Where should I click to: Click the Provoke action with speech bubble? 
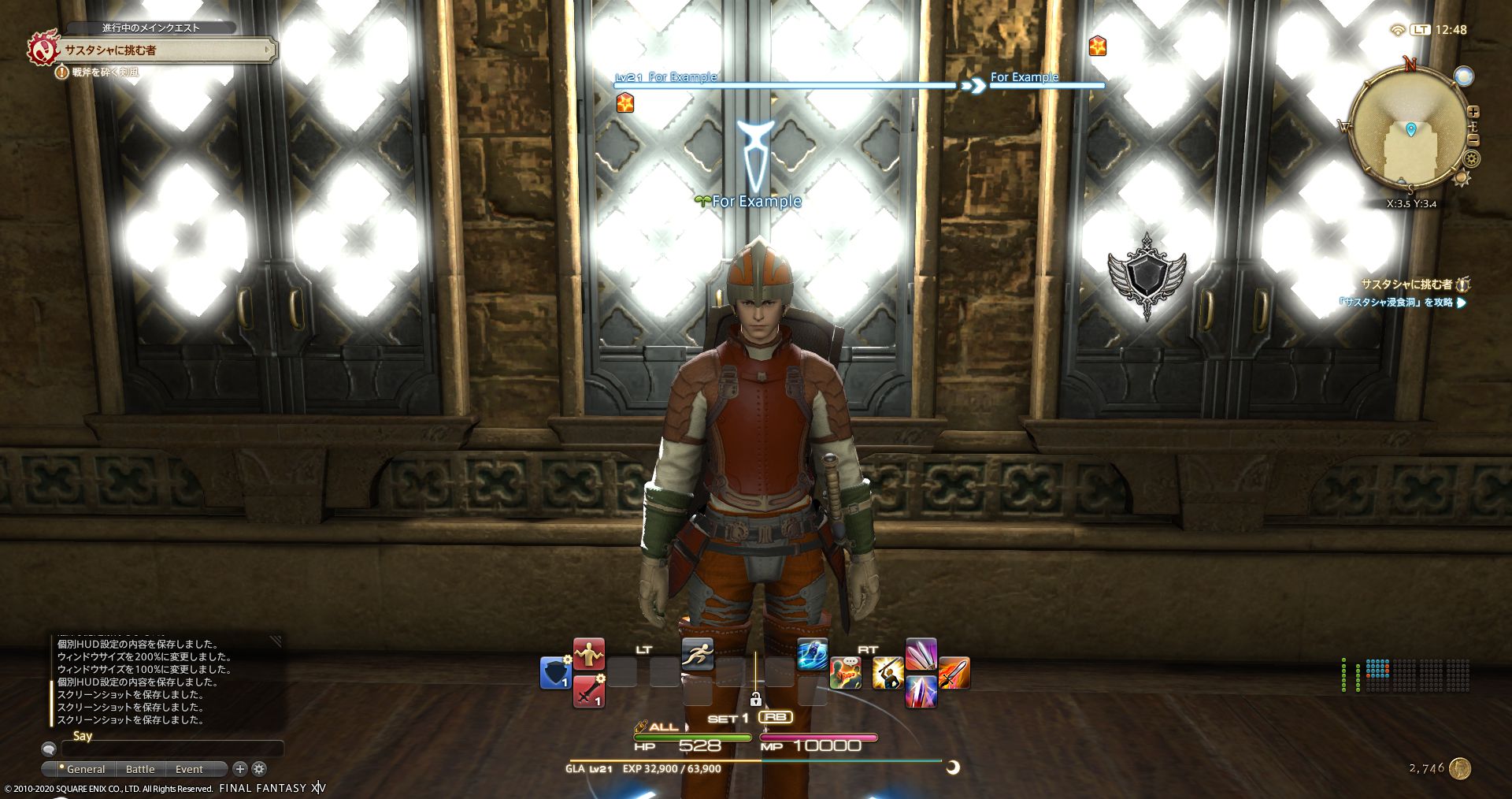pos(846,671)
